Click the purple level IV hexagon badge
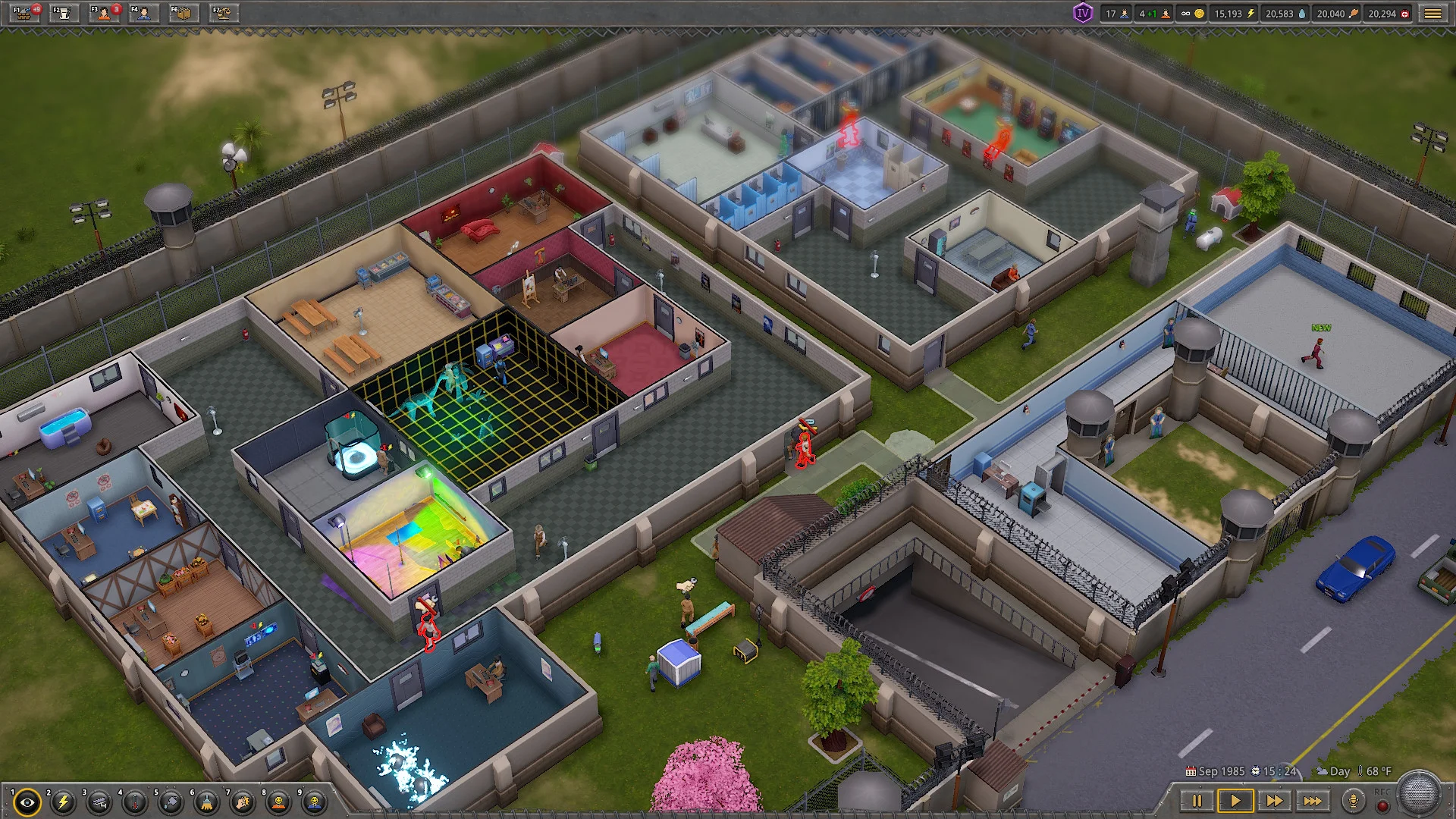This screenshot has width=1456, height=819. coord(1082,13)
